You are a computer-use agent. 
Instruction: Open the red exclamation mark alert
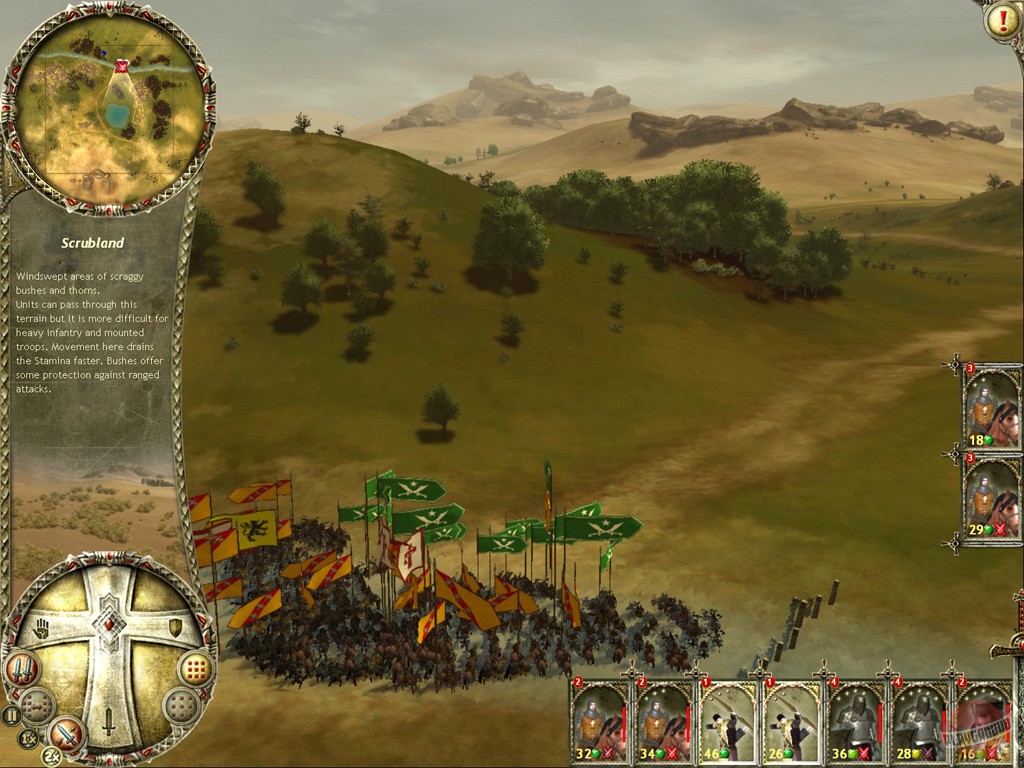(1001, 21)
